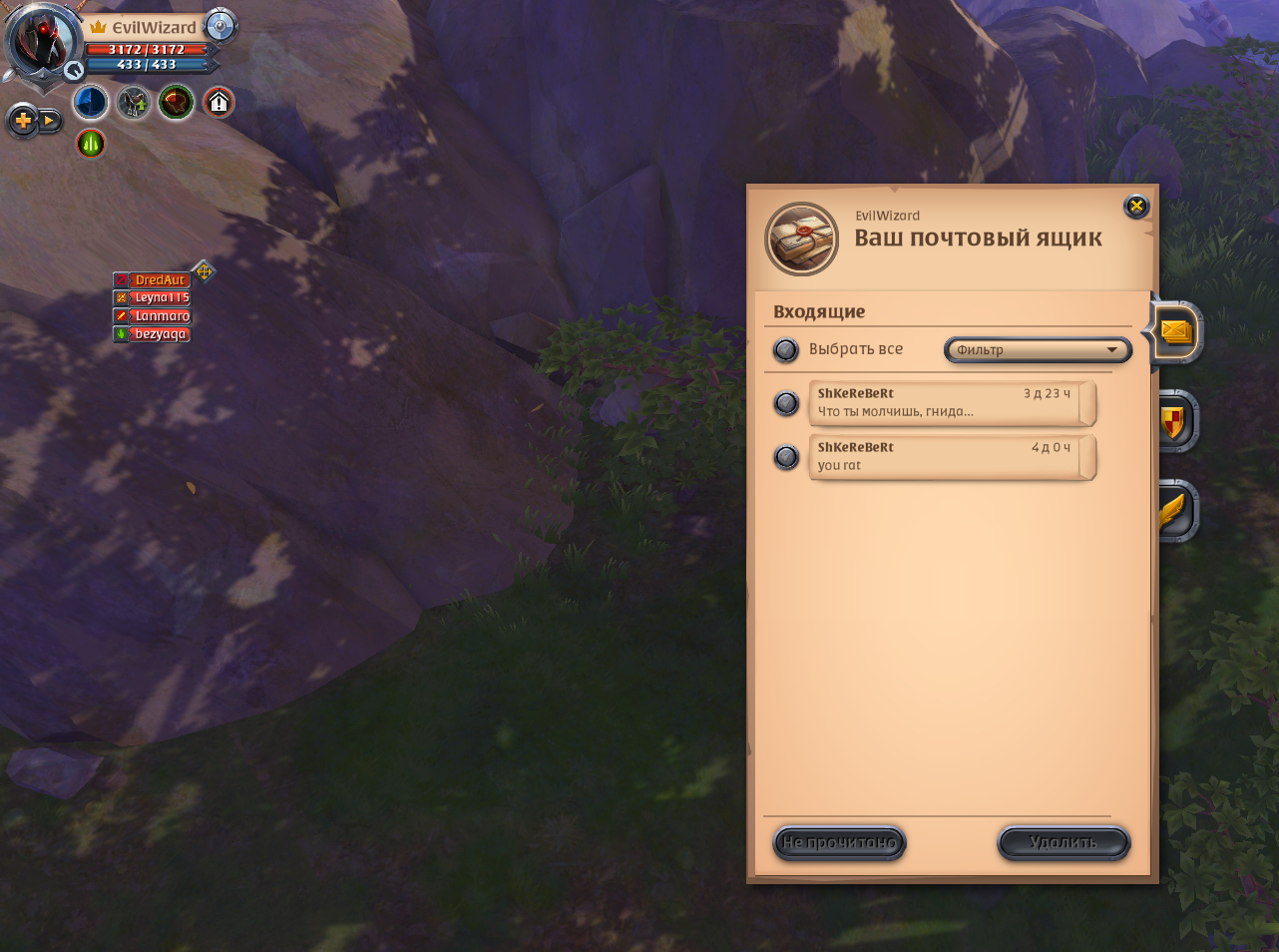Switch to the red-yellow shield tab

(1176, 422)
